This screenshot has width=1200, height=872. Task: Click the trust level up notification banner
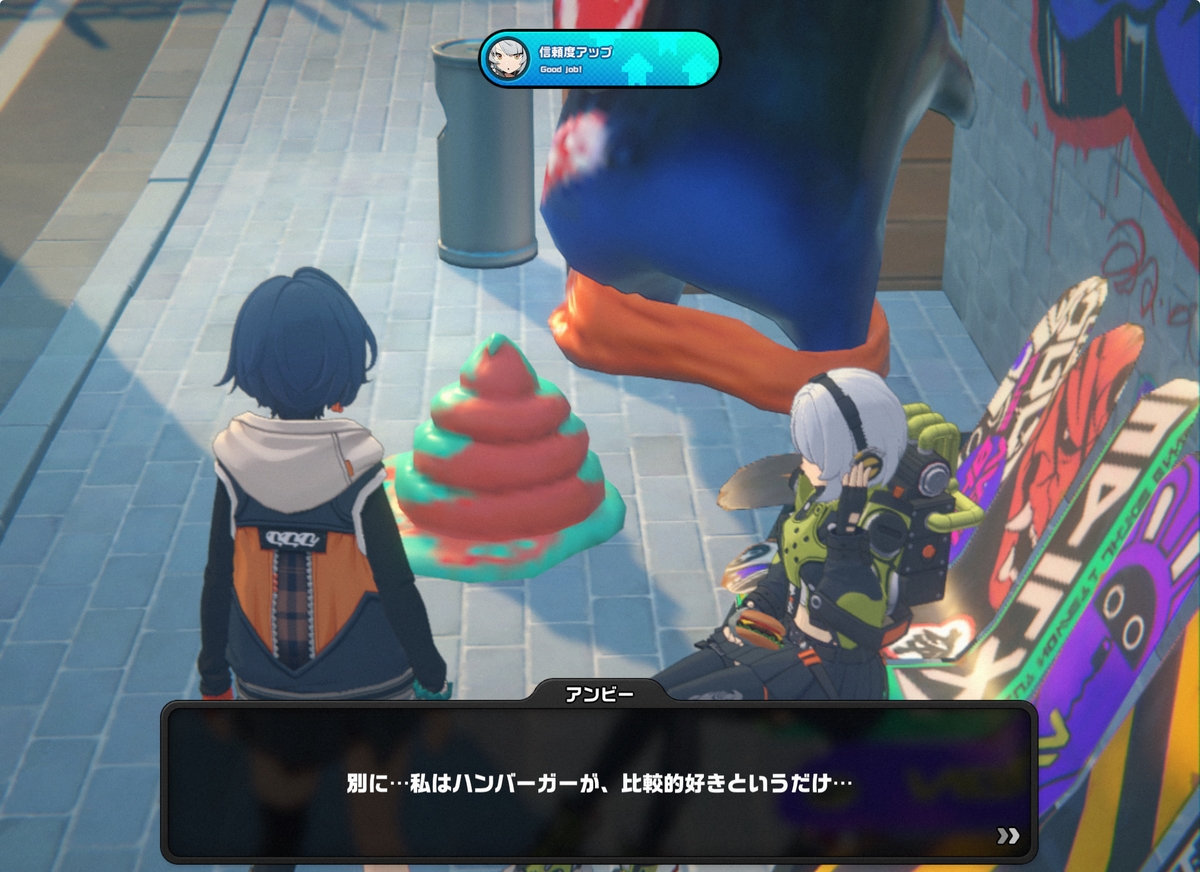(599, 59)
